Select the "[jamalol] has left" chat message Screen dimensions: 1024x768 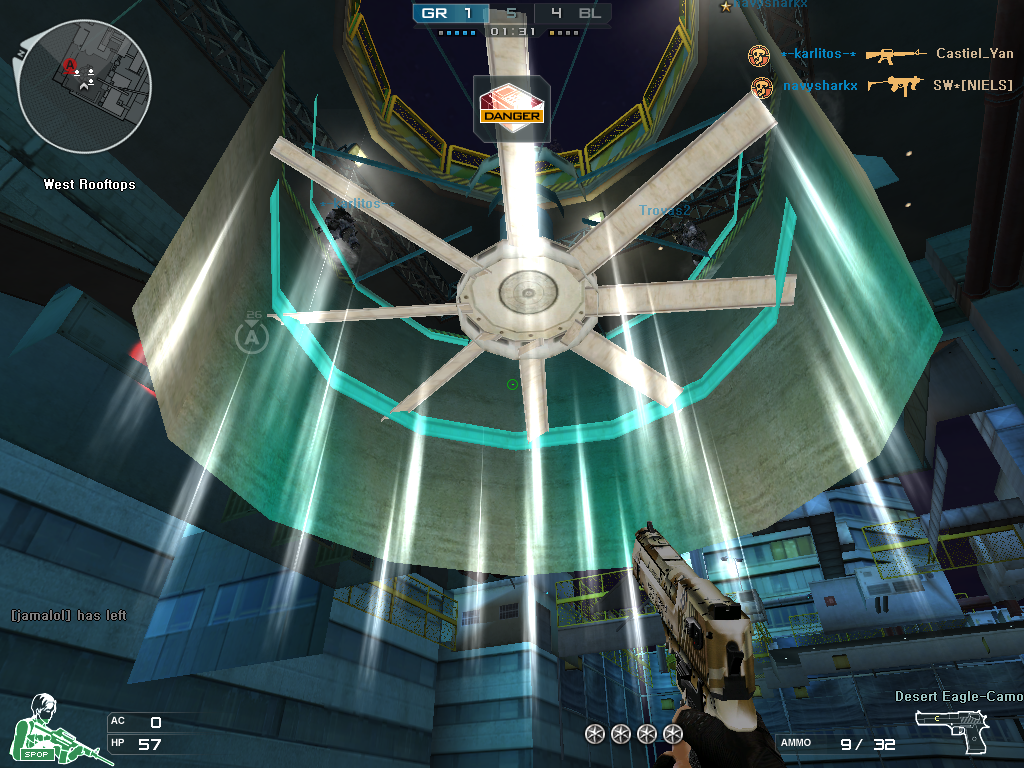point(68,615)
